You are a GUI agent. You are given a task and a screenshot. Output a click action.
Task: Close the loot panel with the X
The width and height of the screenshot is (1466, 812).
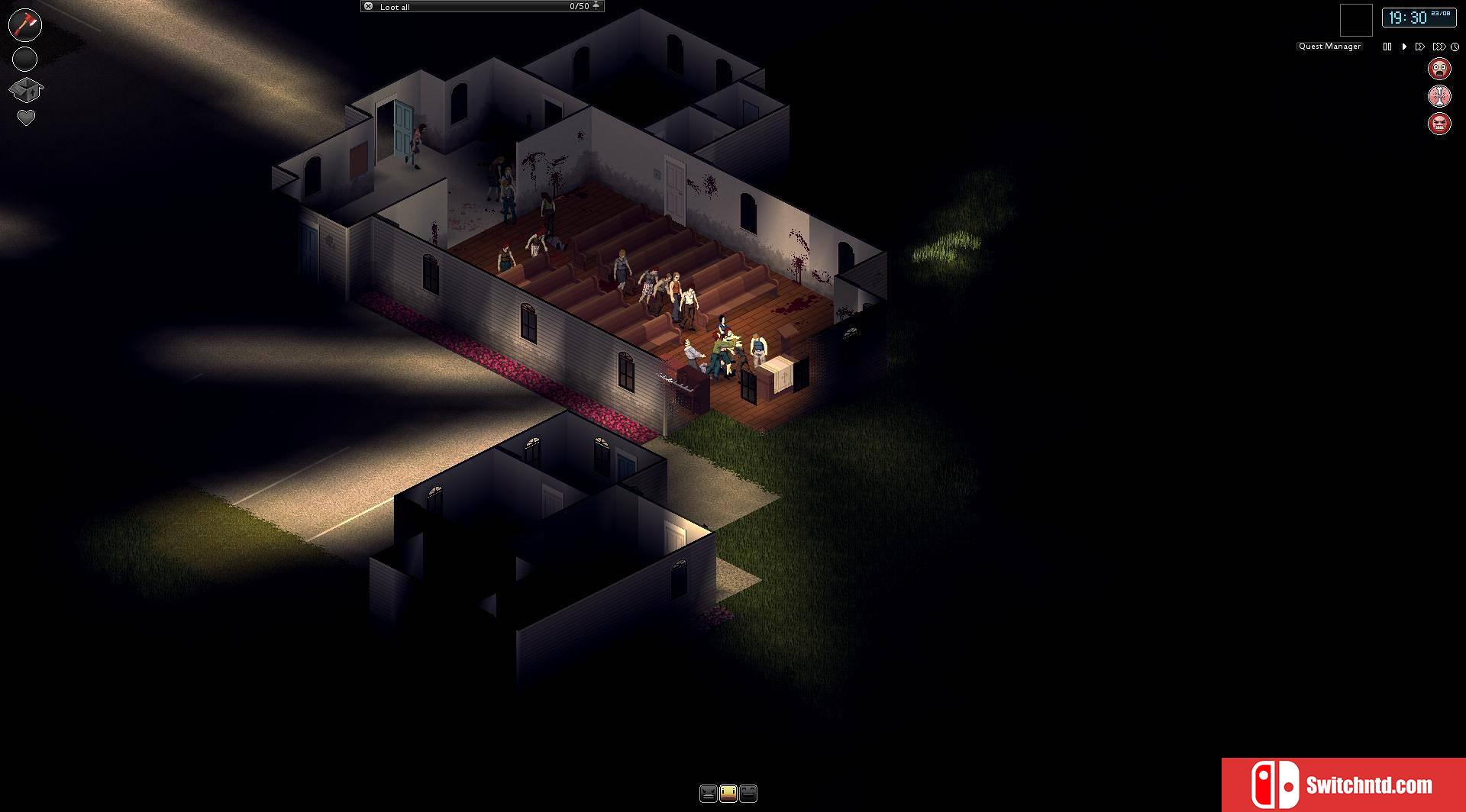tap(369, 7)
